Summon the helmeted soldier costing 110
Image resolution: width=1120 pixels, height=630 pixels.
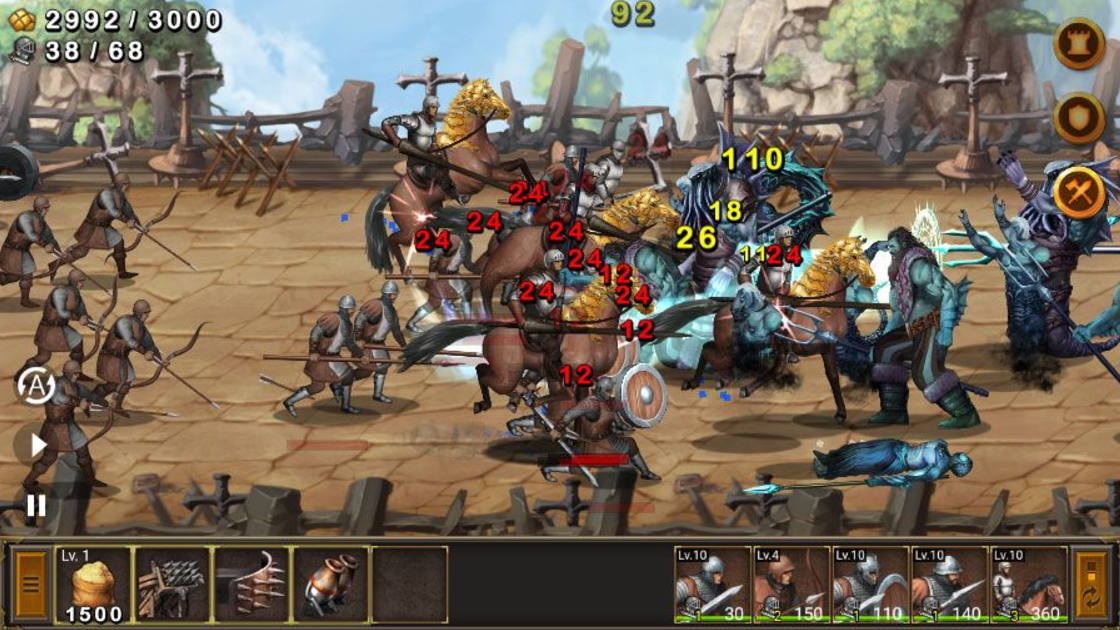pos(870,585)
